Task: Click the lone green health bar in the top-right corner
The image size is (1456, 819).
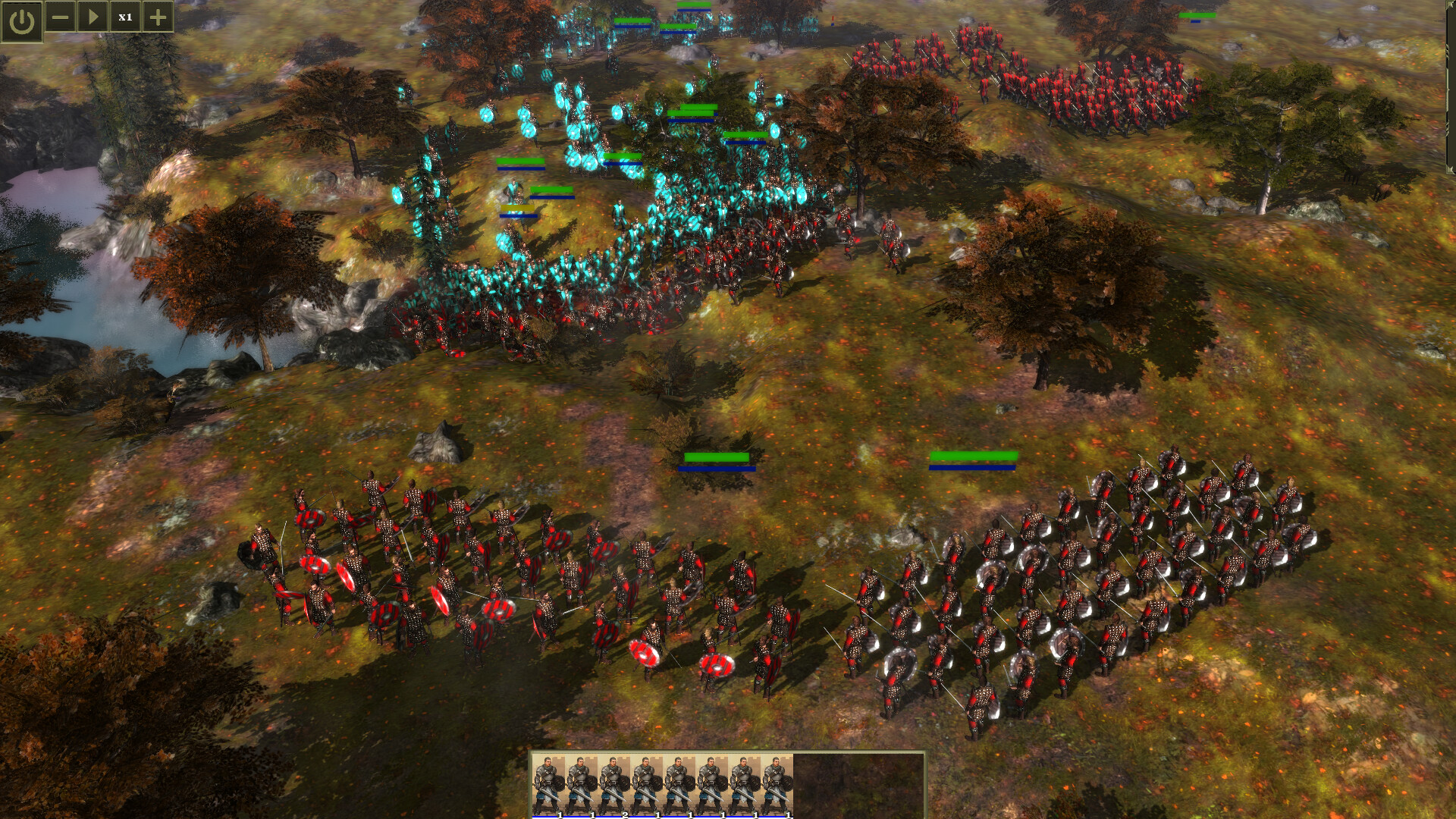Action: (1197, 14)
